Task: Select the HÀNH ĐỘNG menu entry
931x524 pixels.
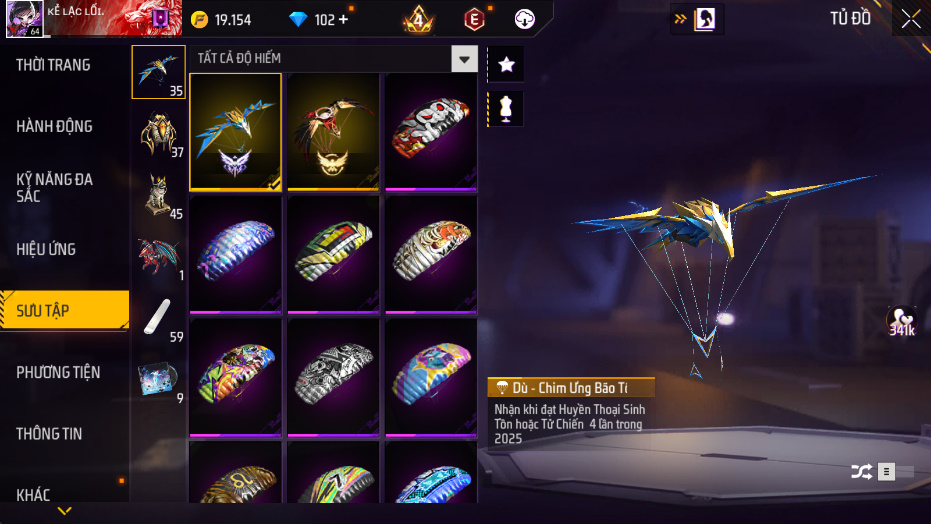Action: (x=55, y=126)
